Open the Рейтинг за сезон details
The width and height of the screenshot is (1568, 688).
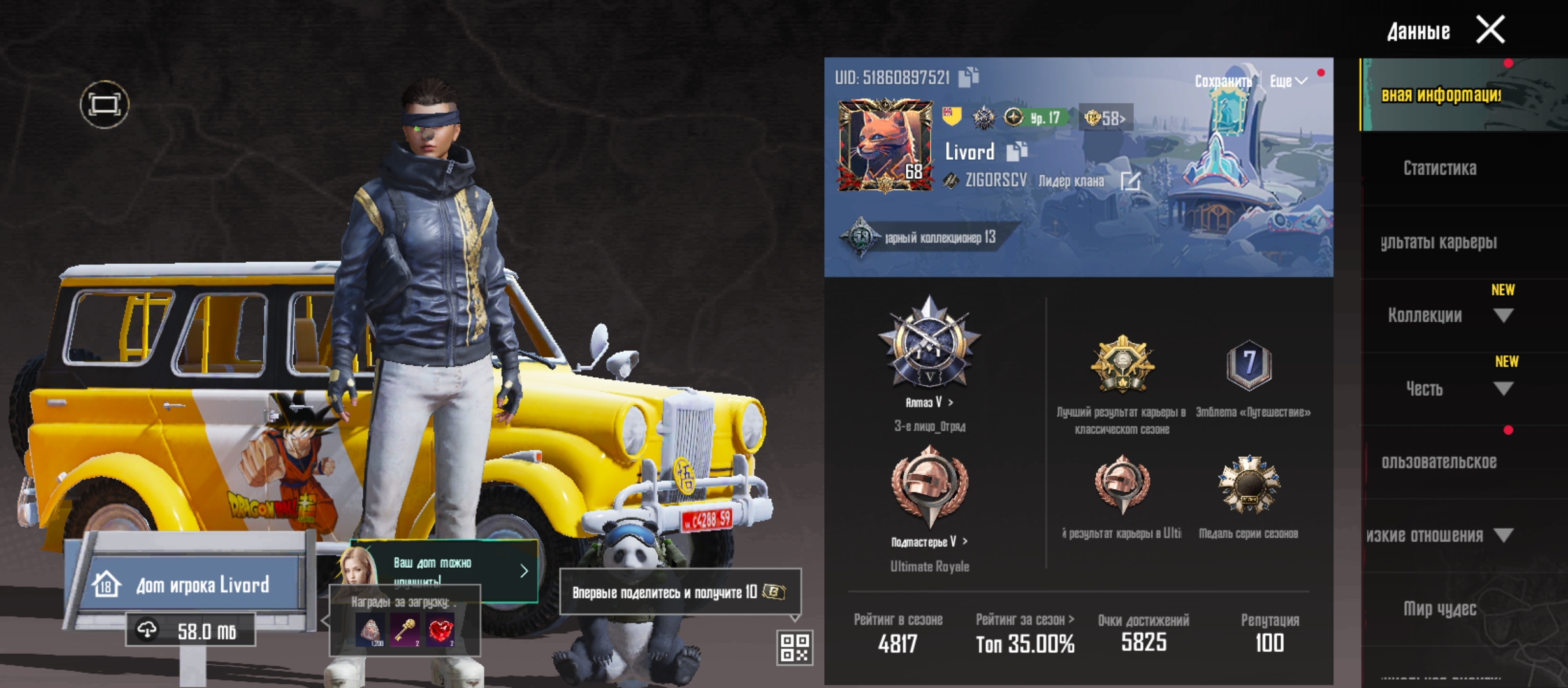pos(1024,620)
